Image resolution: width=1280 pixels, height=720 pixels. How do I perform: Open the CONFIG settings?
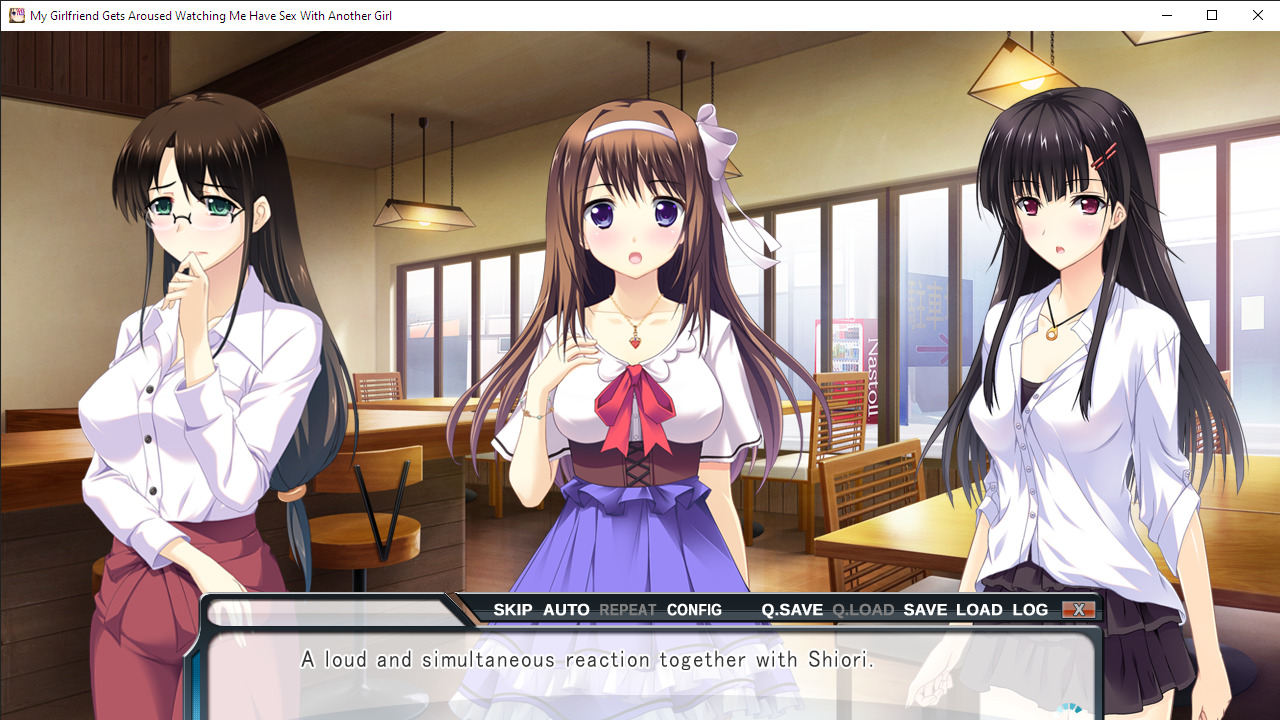694,610
